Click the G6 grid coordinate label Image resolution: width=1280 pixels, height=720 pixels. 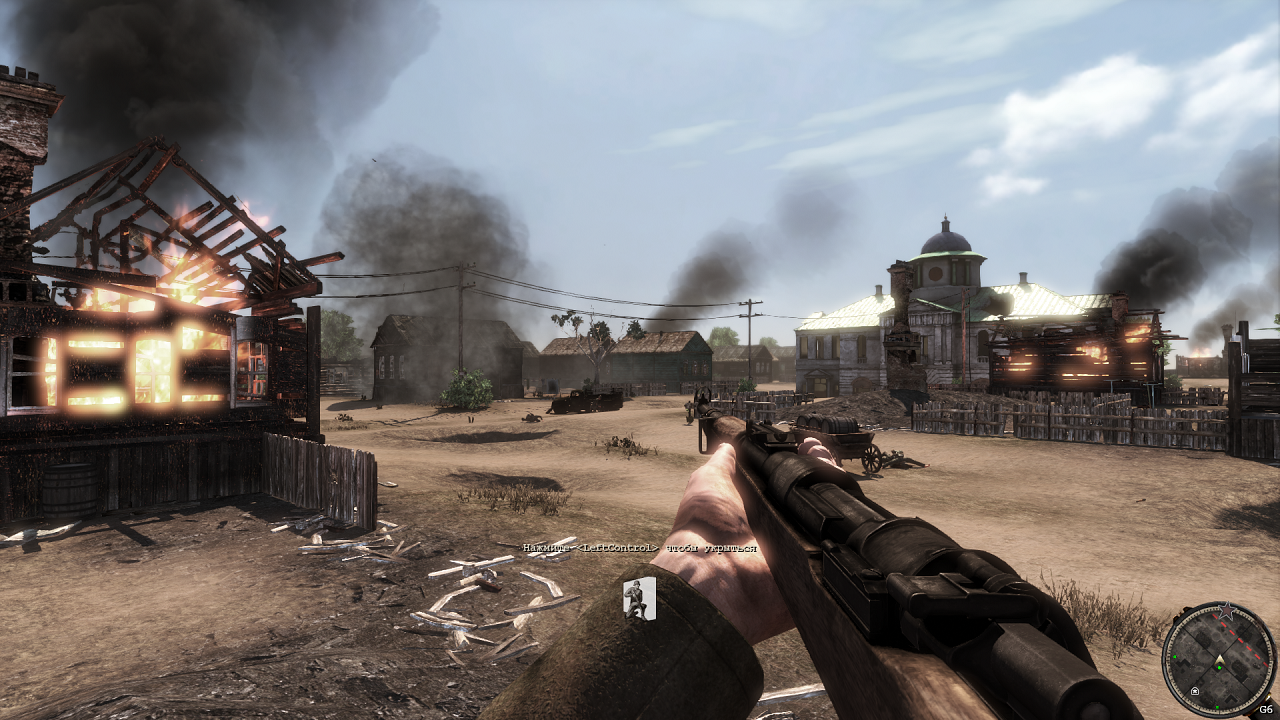(1266, 708)
